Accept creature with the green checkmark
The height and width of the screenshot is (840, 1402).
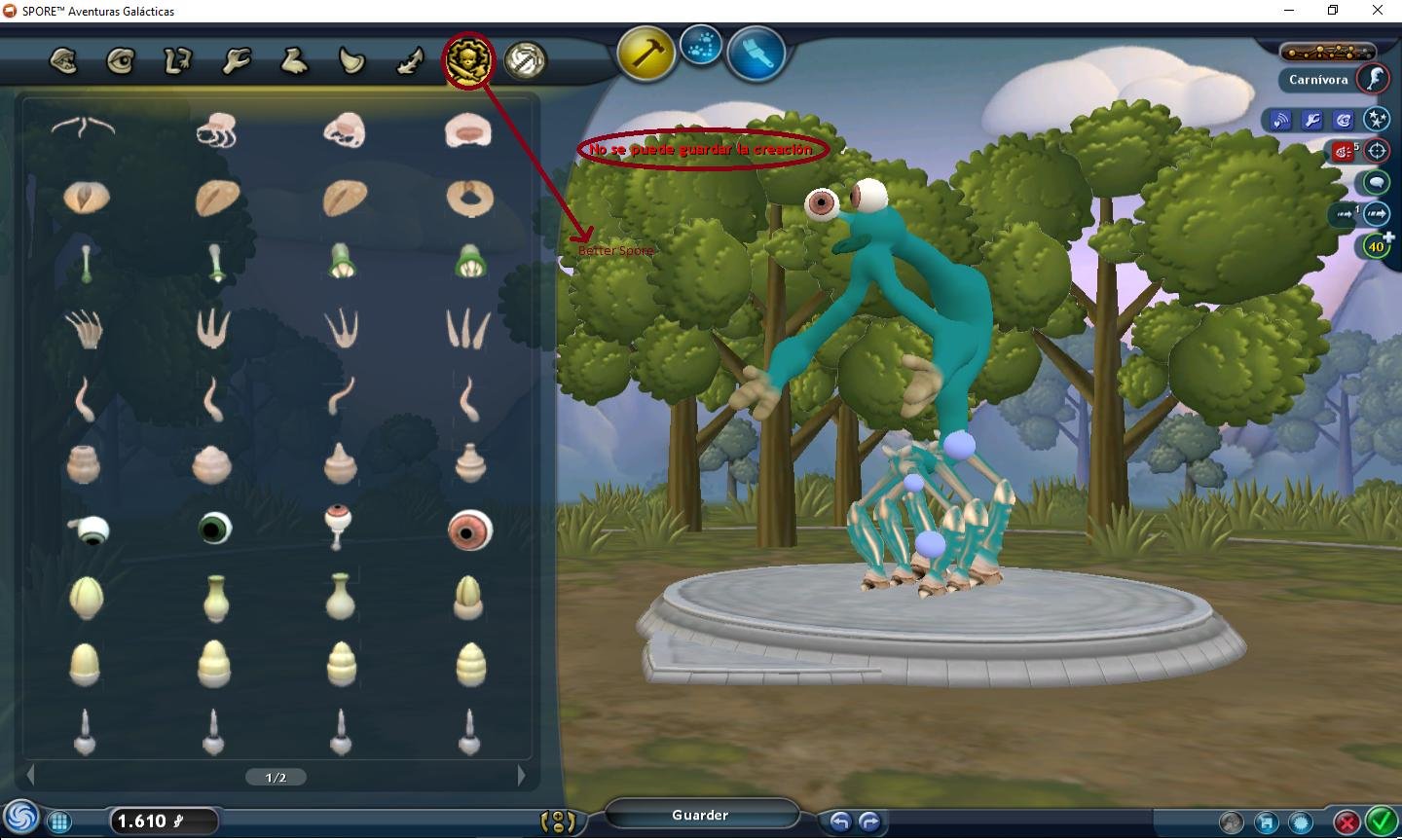point(1381,822)
